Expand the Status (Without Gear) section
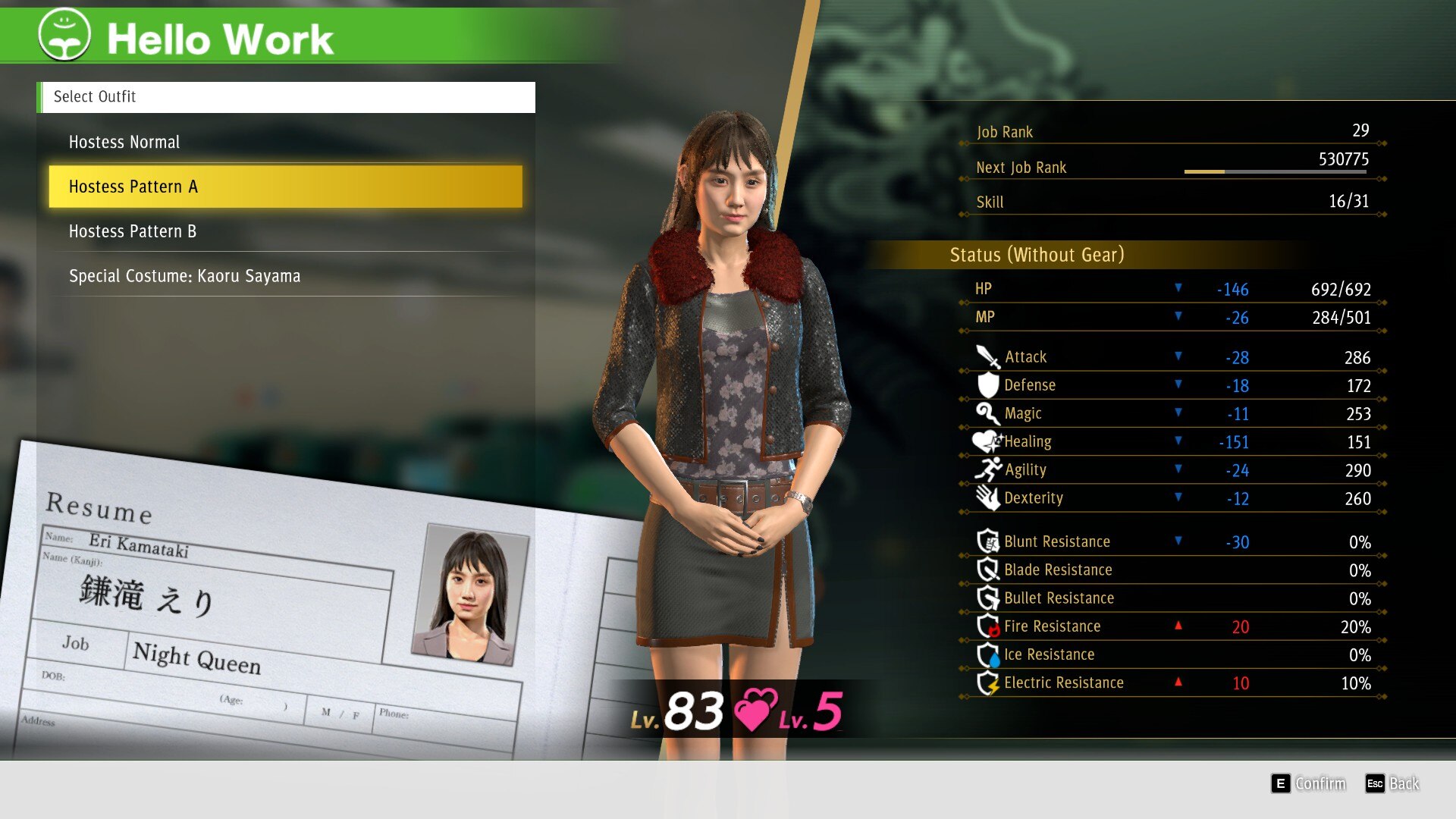Screen dimensions: 1456x819 tap(1035, 255)
